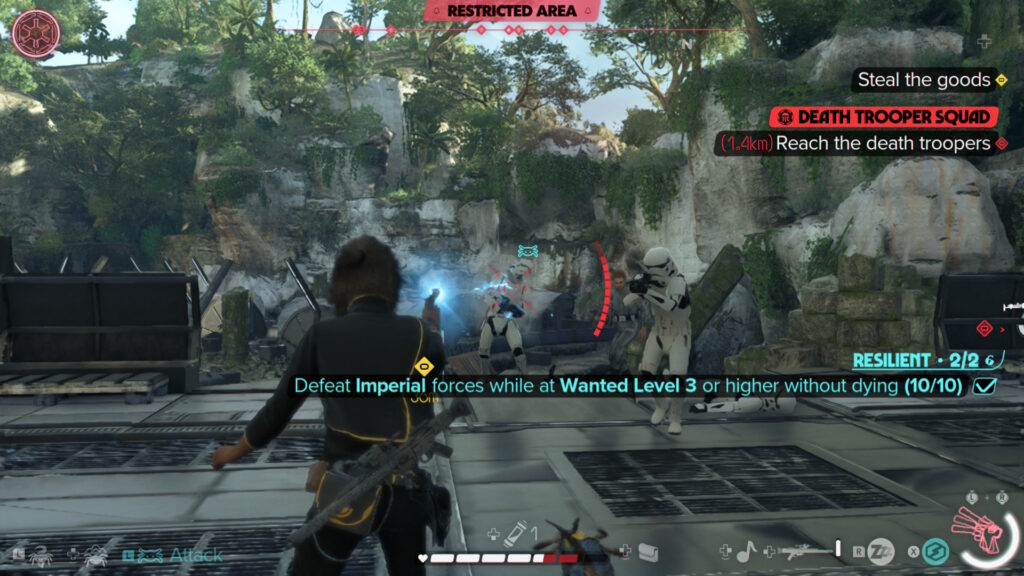
Task: Choose the blaster rifle weapon icon
Action: coord(809,548)
